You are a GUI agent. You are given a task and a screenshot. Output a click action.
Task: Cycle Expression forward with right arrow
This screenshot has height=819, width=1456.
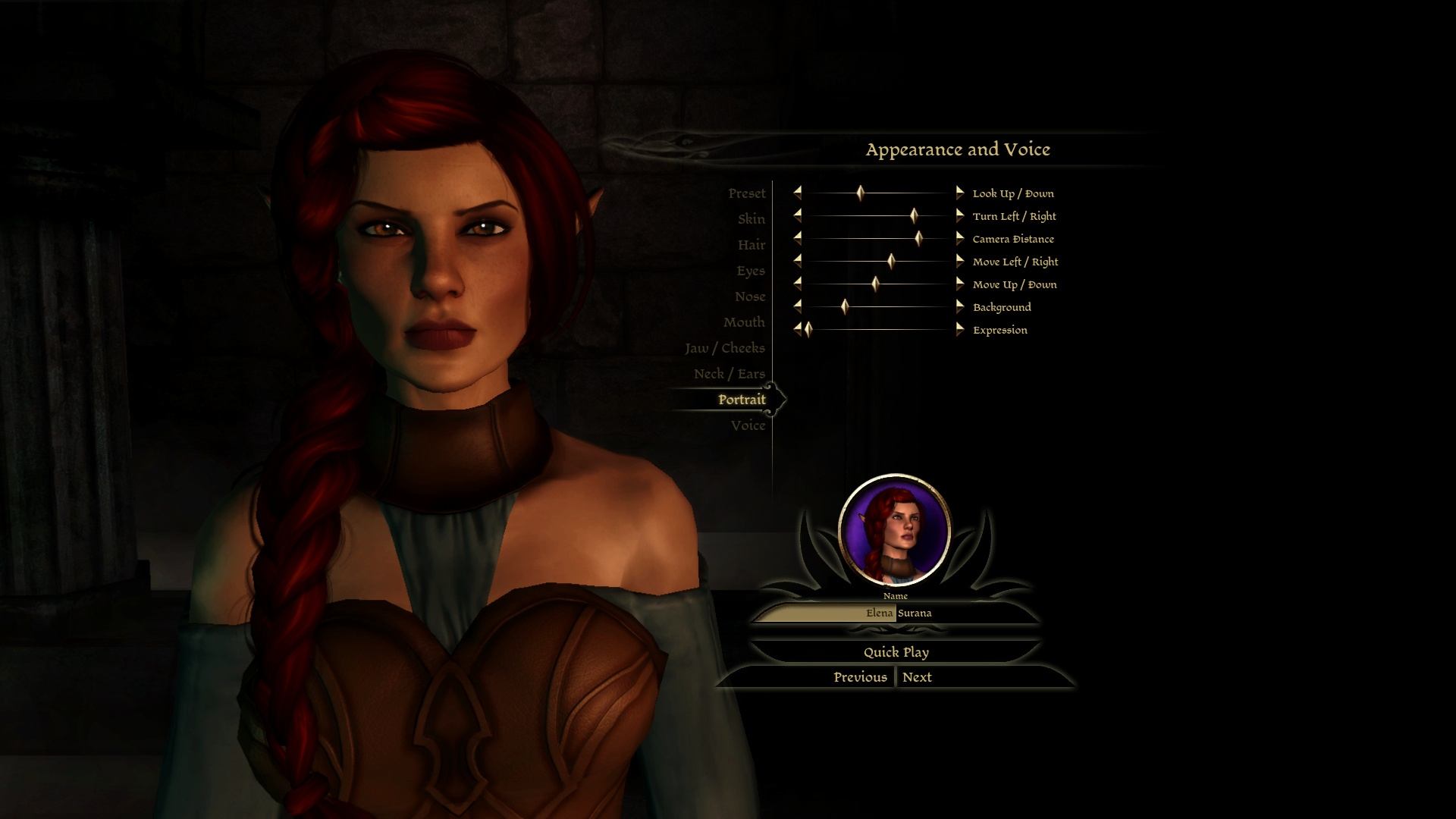coord(959,330)
